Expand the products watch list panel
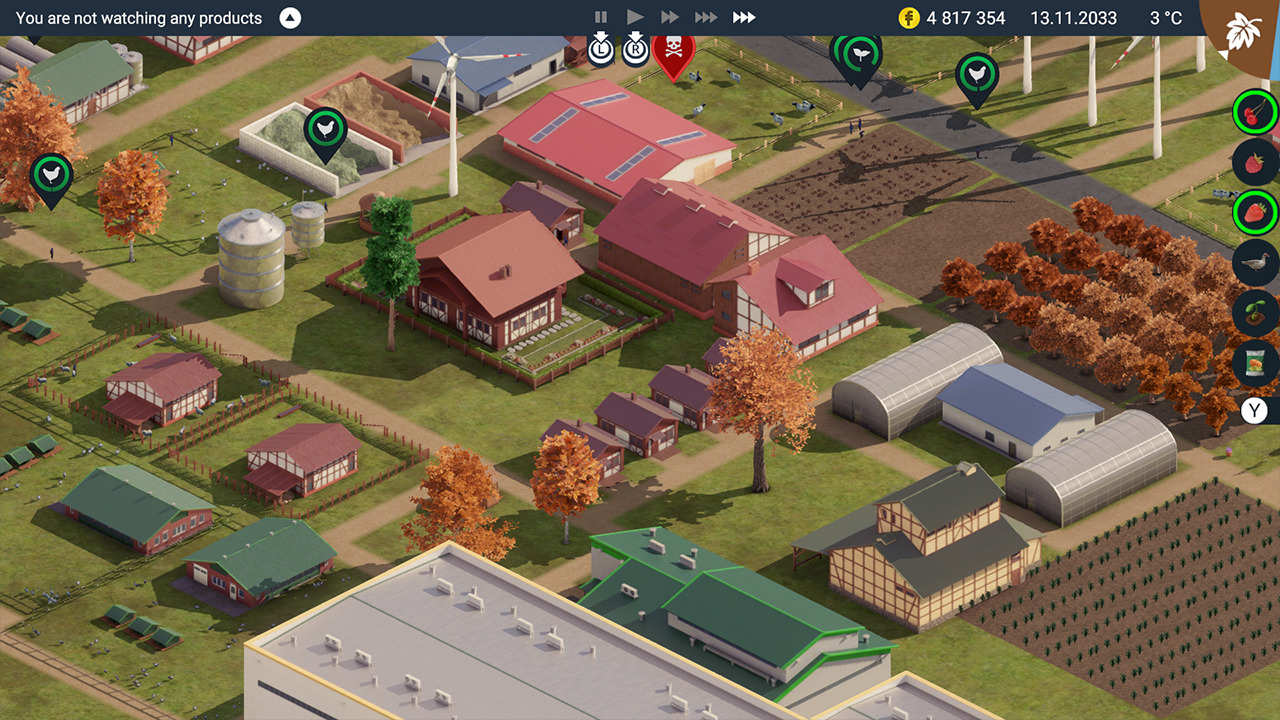The width and height of the screenshot is (1280, 720). point(289,17)
